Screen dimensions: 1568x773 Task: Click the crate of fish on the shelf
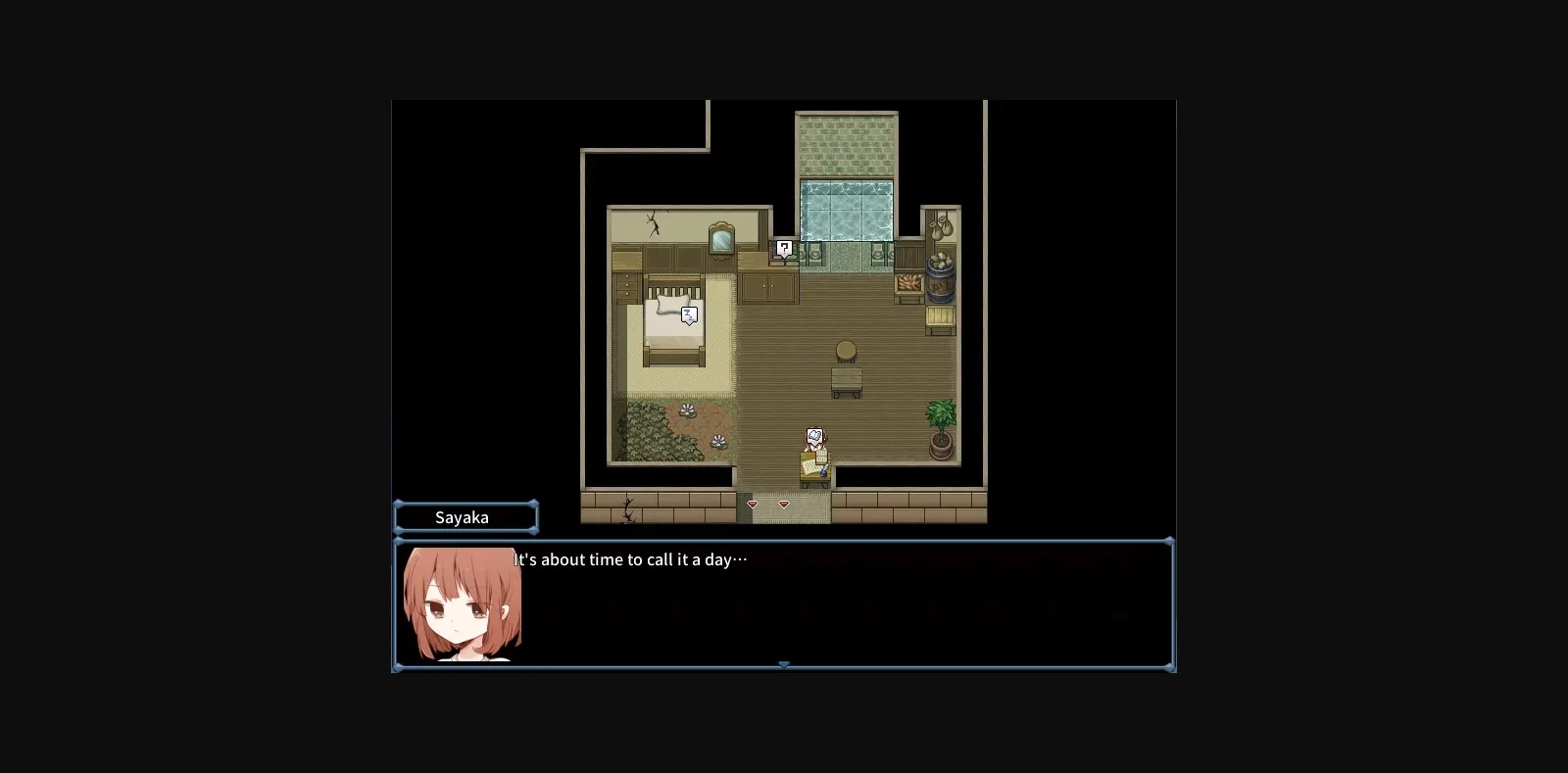point(907,283)
